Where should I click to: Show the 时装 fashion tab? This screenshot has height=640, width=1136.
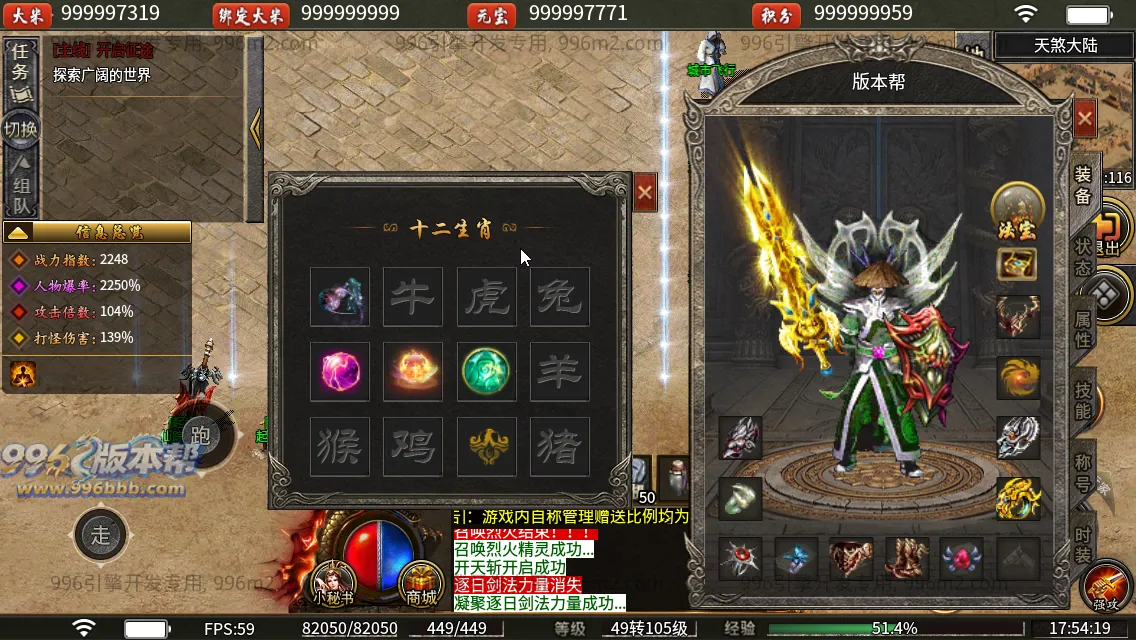pos(1084,545)
